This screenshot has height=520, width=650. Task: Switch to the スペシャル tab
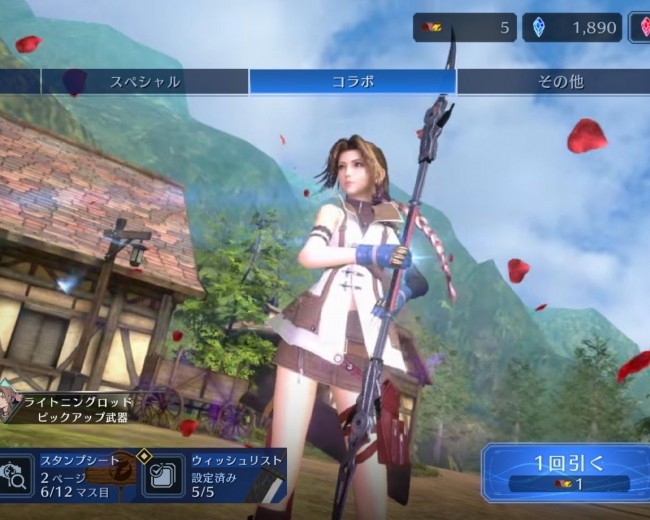point(145,82)
